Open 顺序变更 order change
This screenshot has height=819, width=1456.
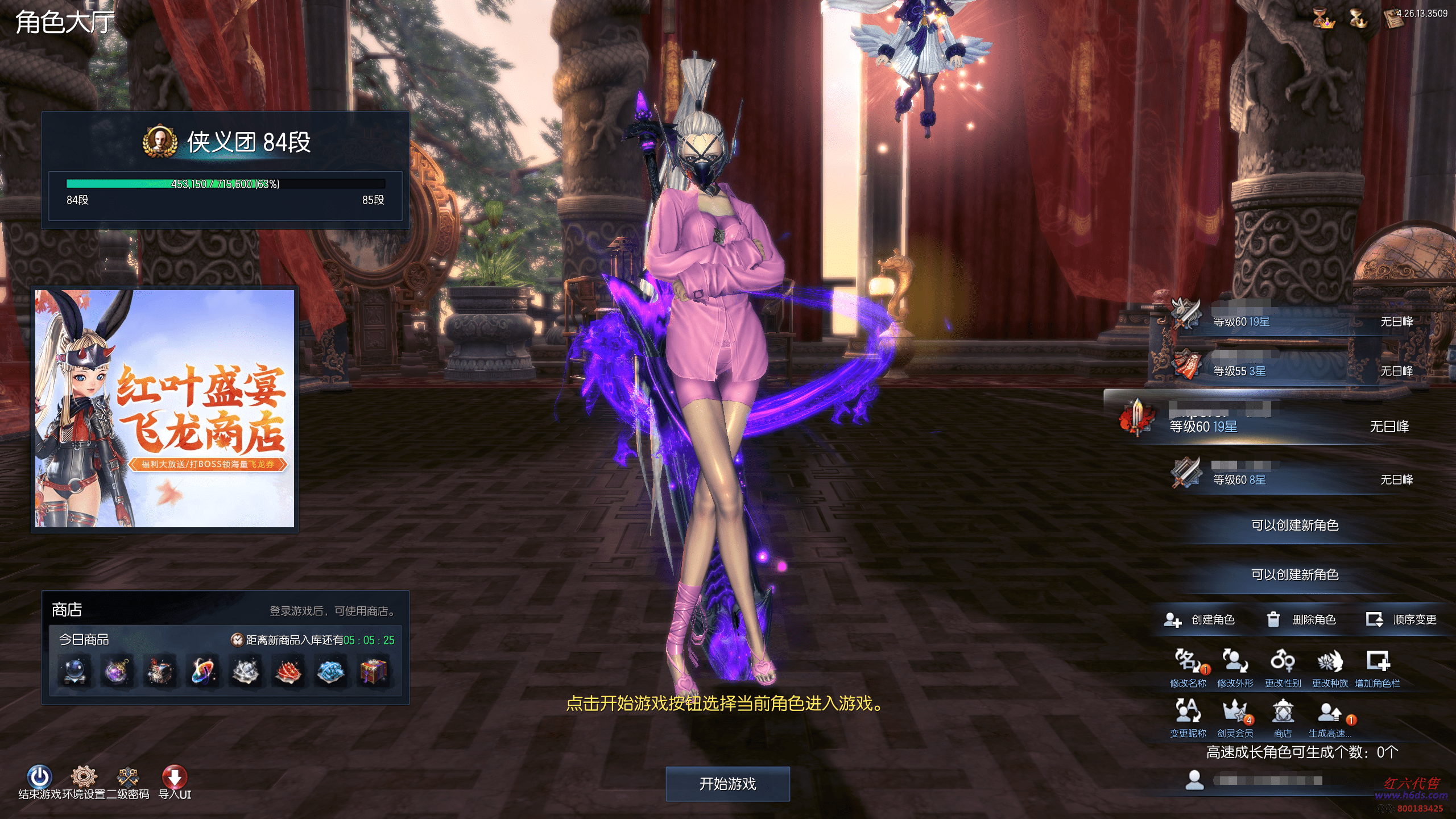click(1402, 619)
